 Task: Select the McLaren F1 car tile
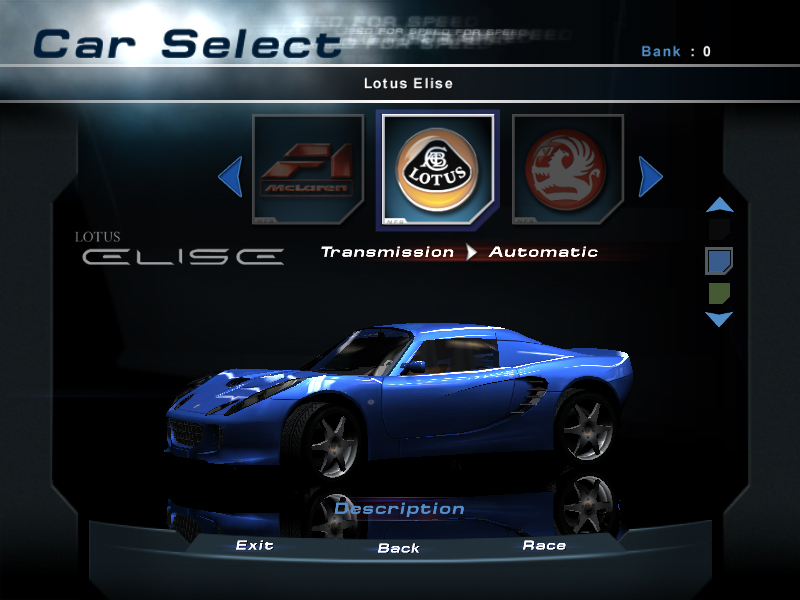[307, 168]
